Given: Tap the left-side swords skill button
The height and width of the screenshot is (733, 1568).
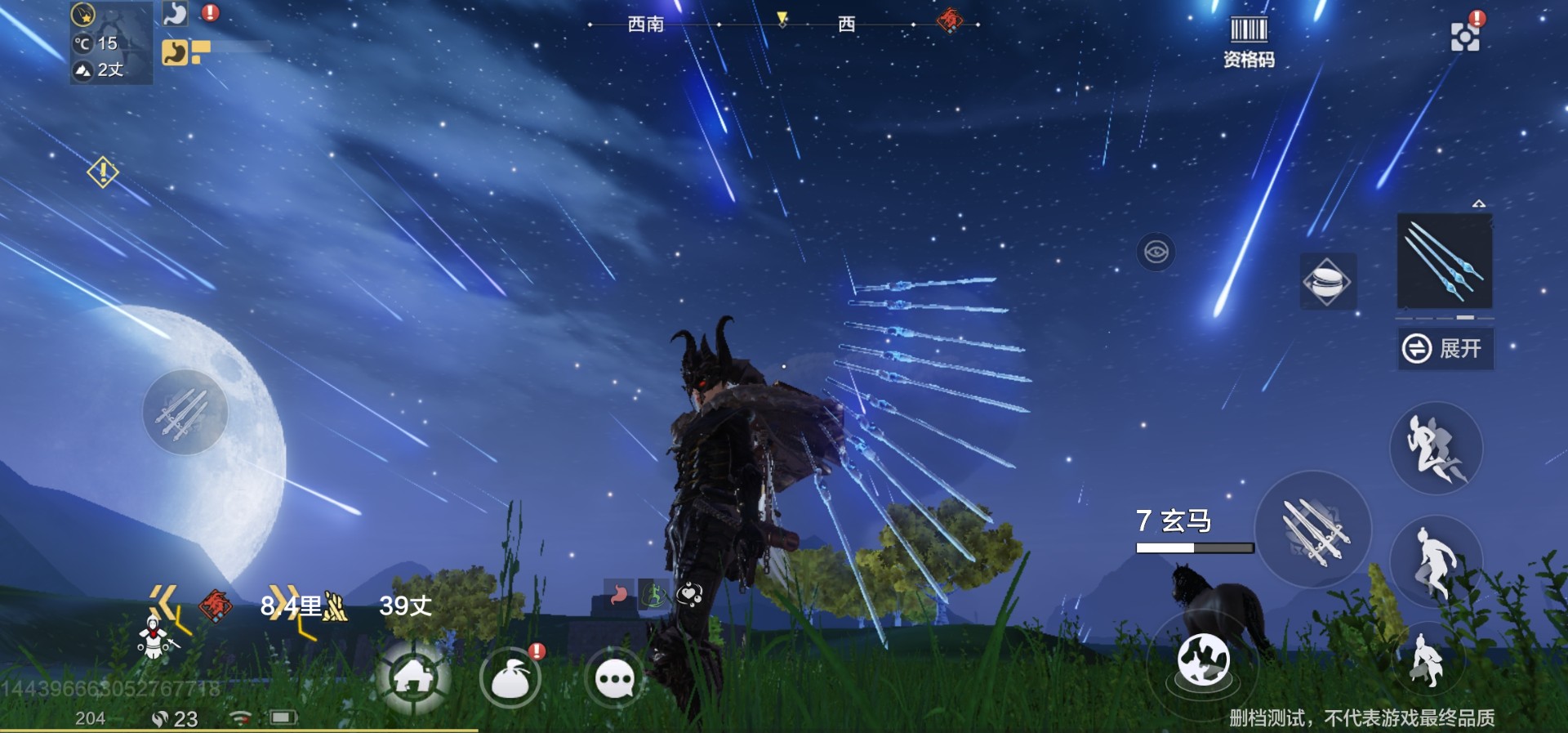Looking at the screenshot, I should point(185,412).
